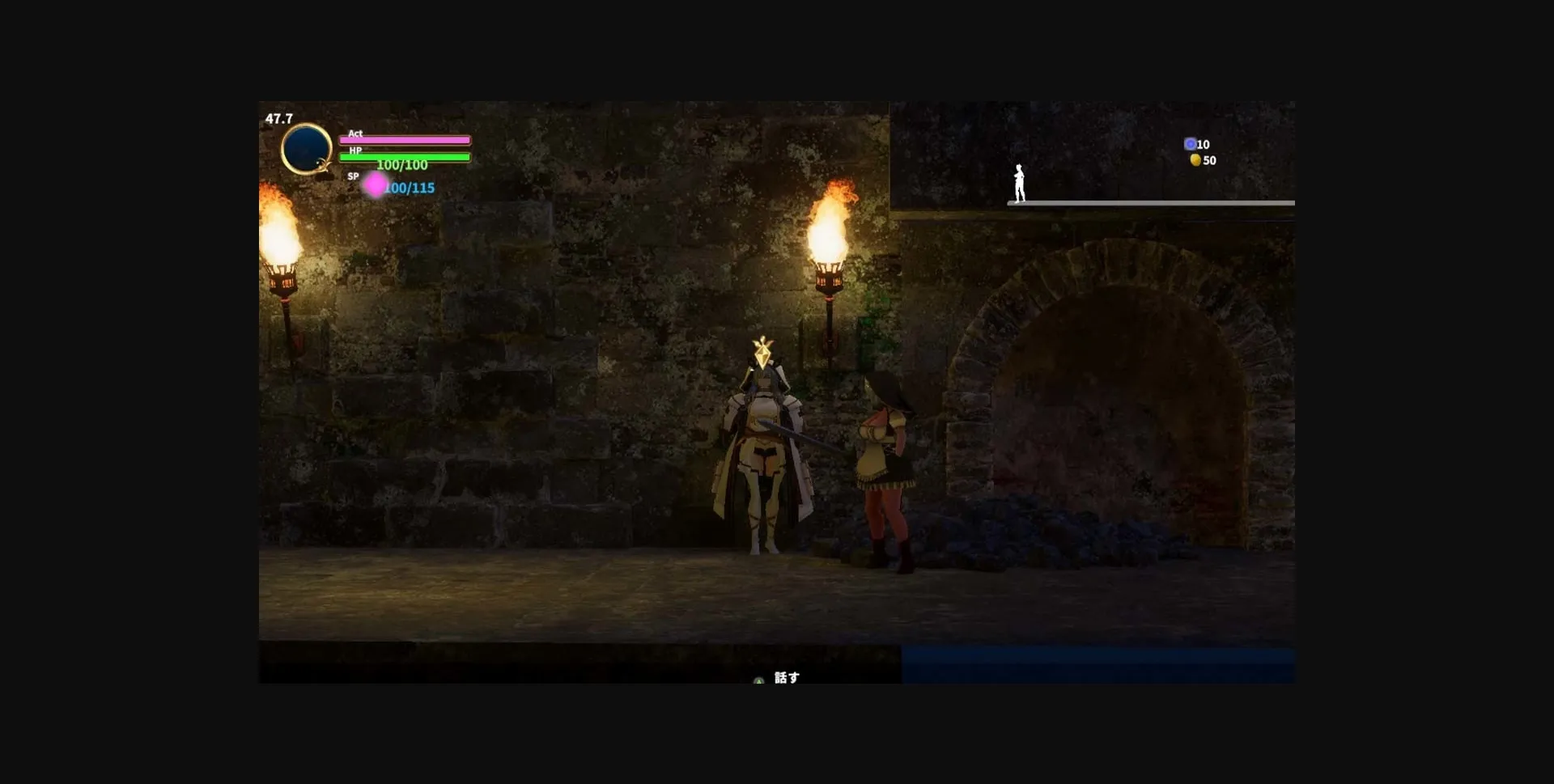The image size is (1554, 784).
Task: Click the Act gauge pink bar
Action: [x=407, y=139]
